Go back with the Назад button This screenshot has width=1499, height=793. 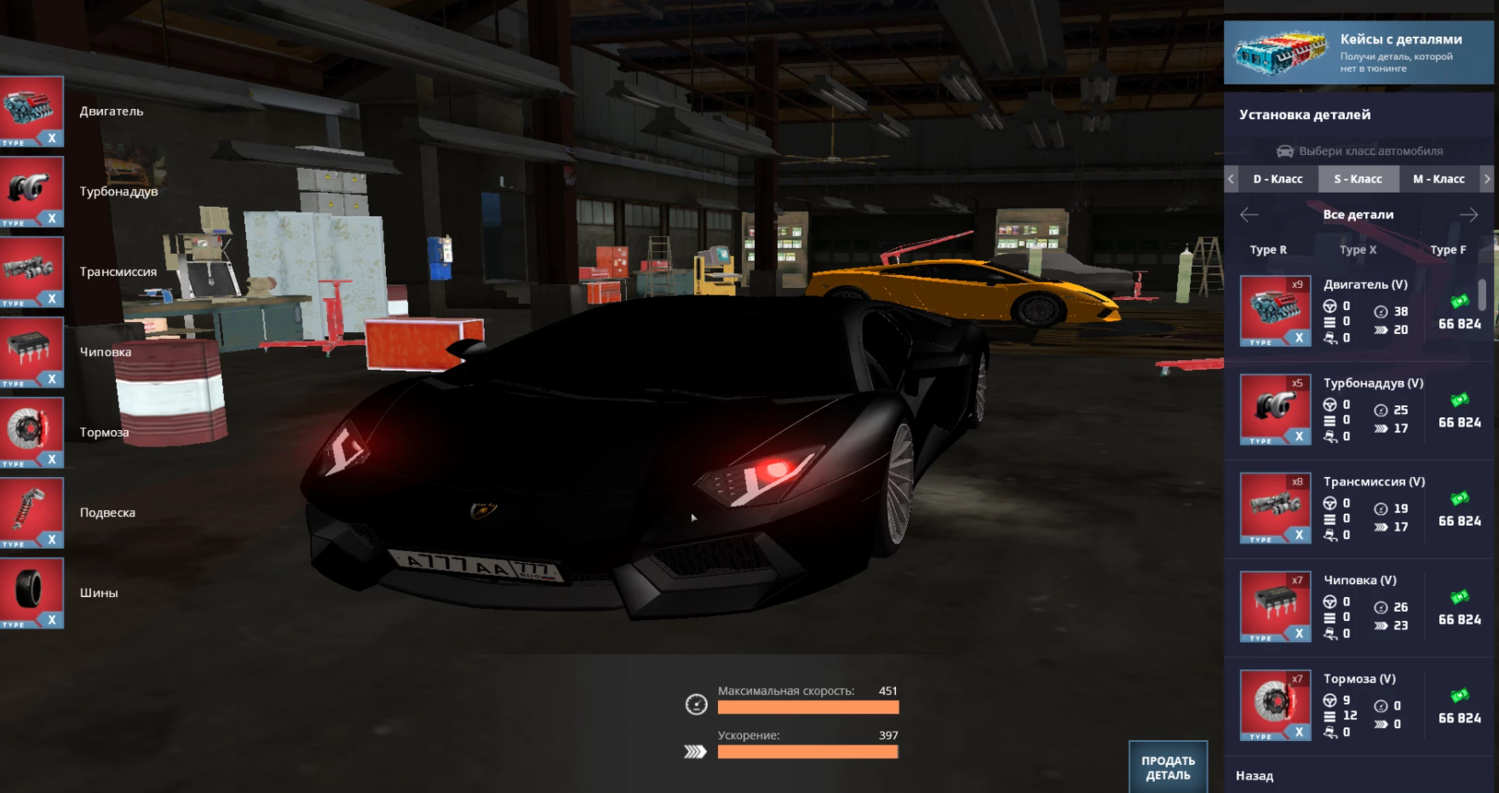1254,775
